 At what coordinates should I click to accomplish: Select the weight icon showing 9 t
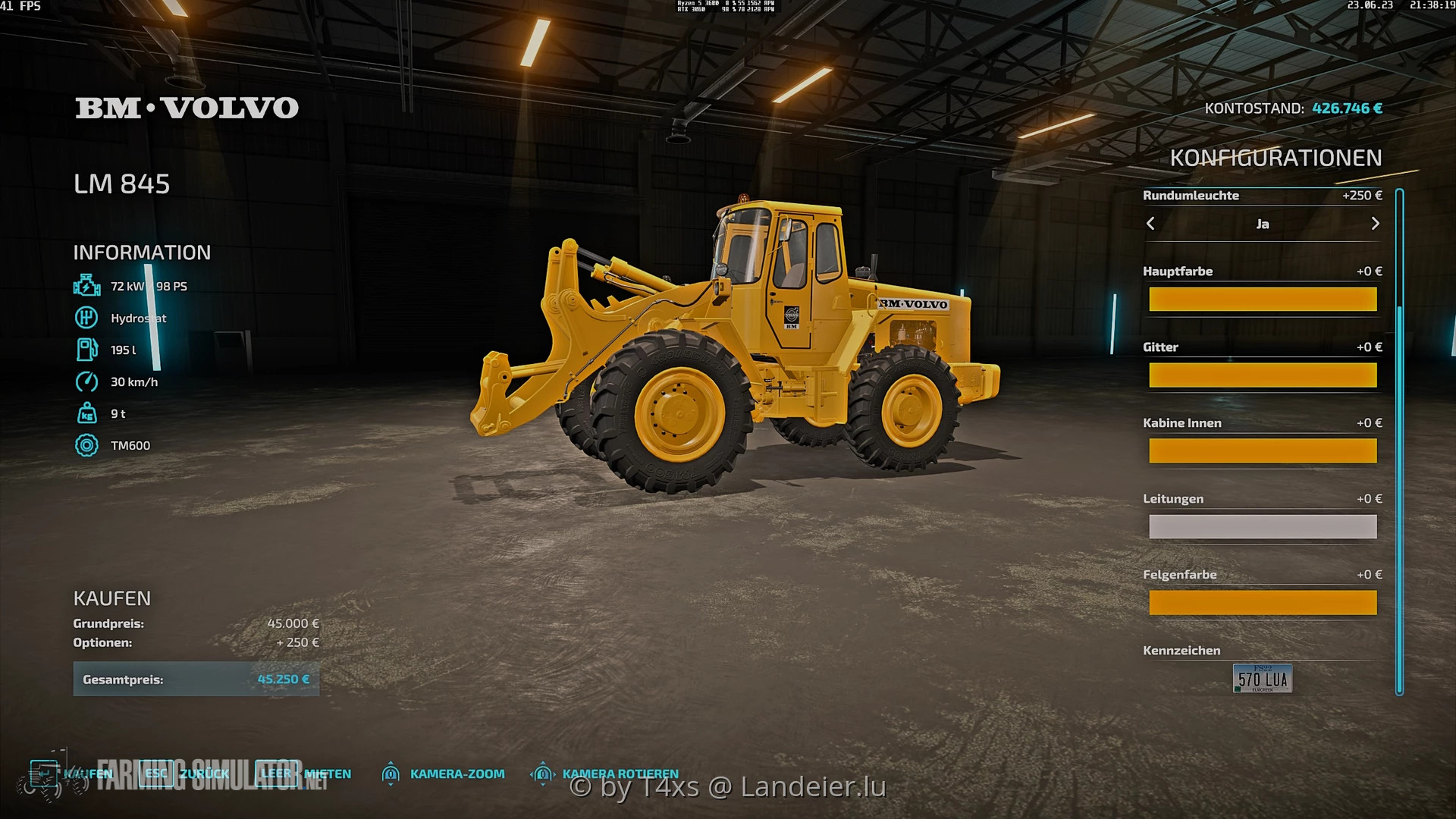click(86, 413)
